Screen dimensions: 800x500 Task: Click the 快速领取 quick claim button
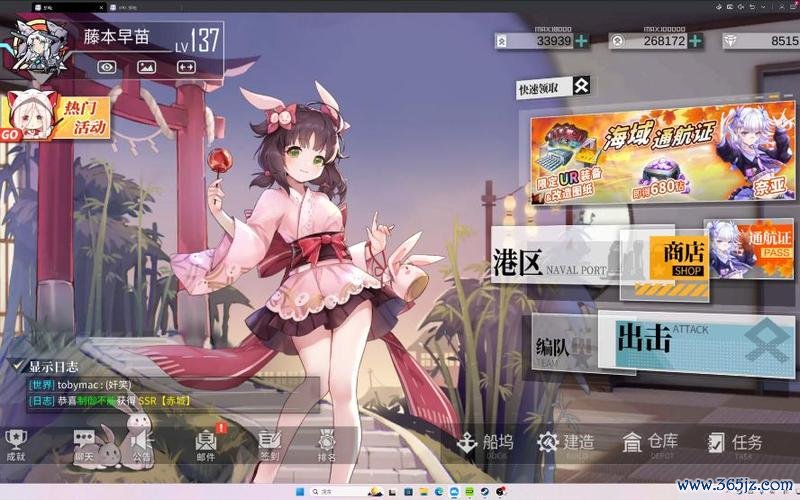tap(552, 88)
